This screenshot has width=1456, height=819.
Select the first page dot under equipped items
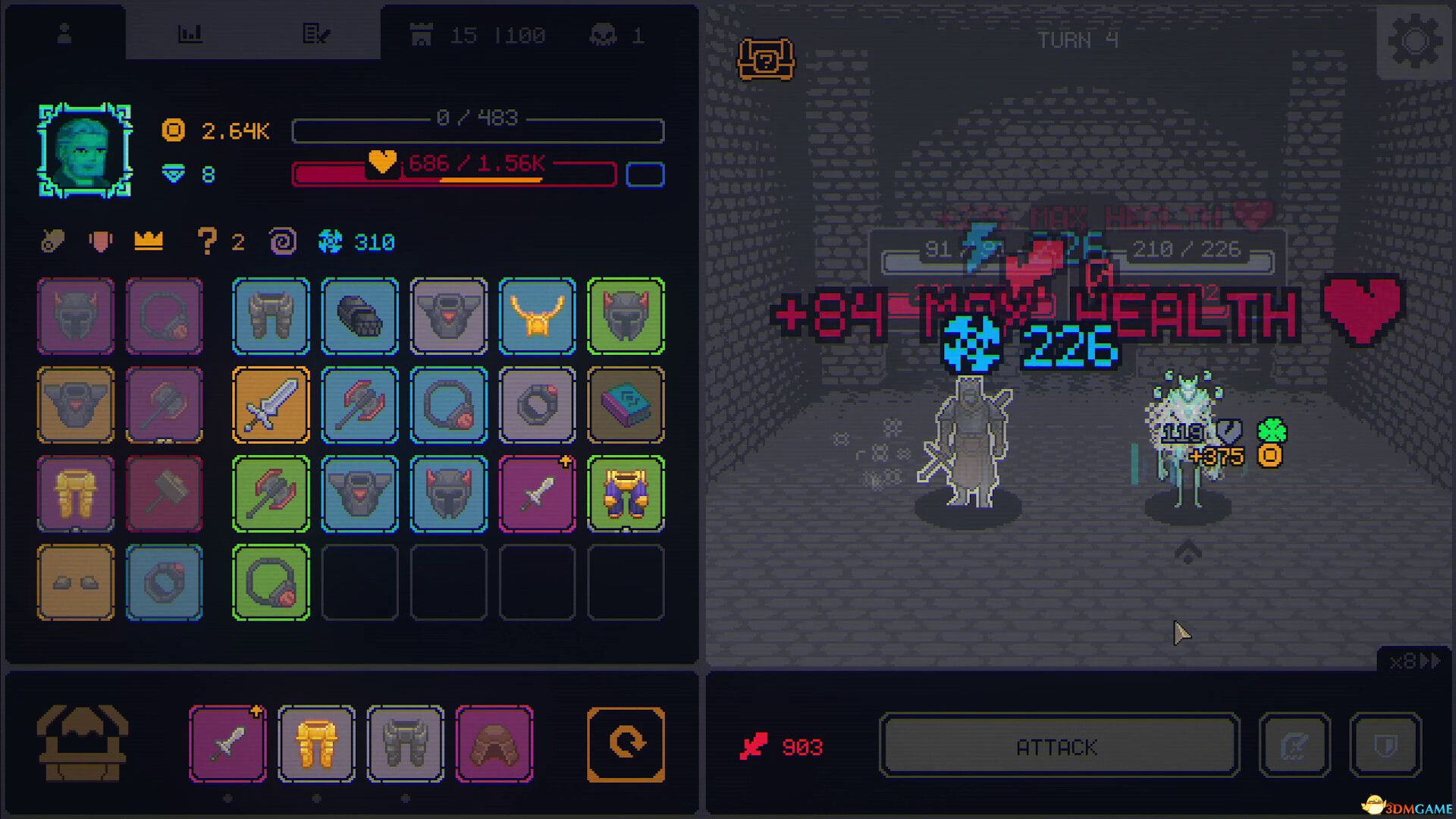coord(227,799)
